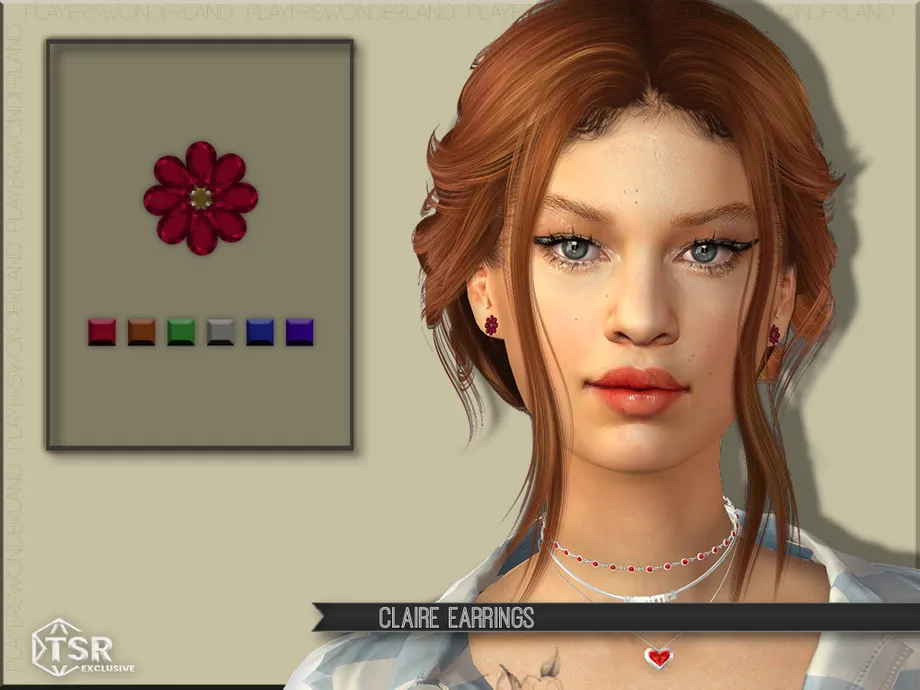Choose the brown color swatch
920x690 pixels.
(141, 332)
